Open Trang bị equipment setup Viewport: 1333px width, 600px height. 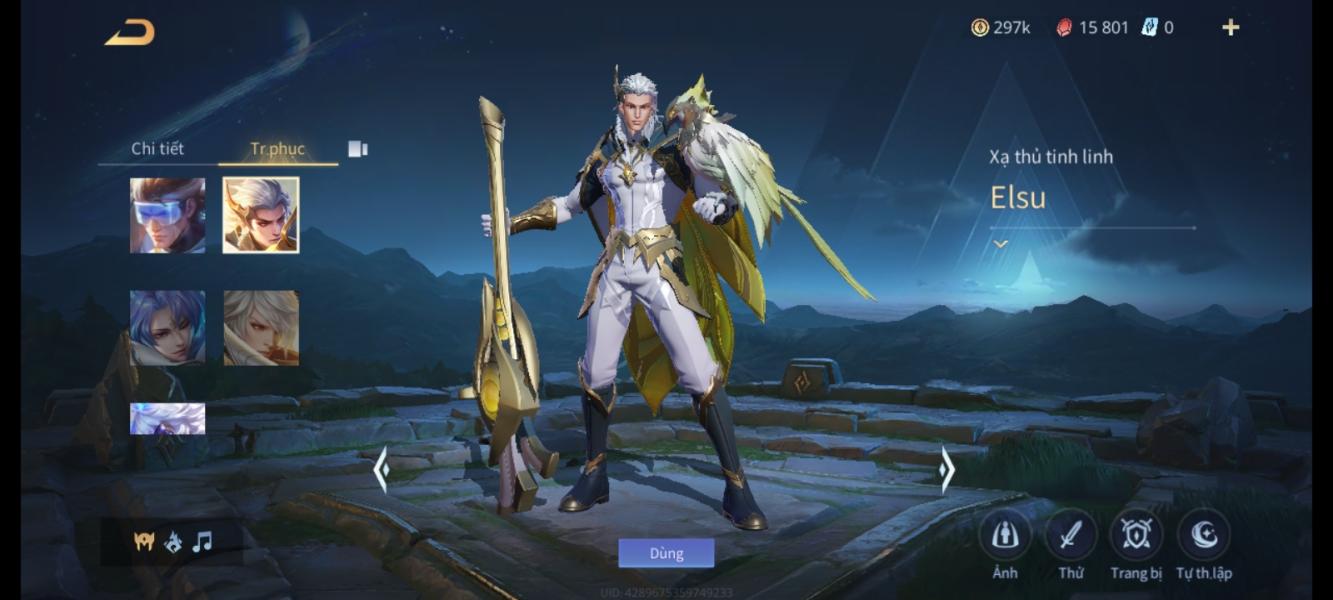pos(1136,536)
